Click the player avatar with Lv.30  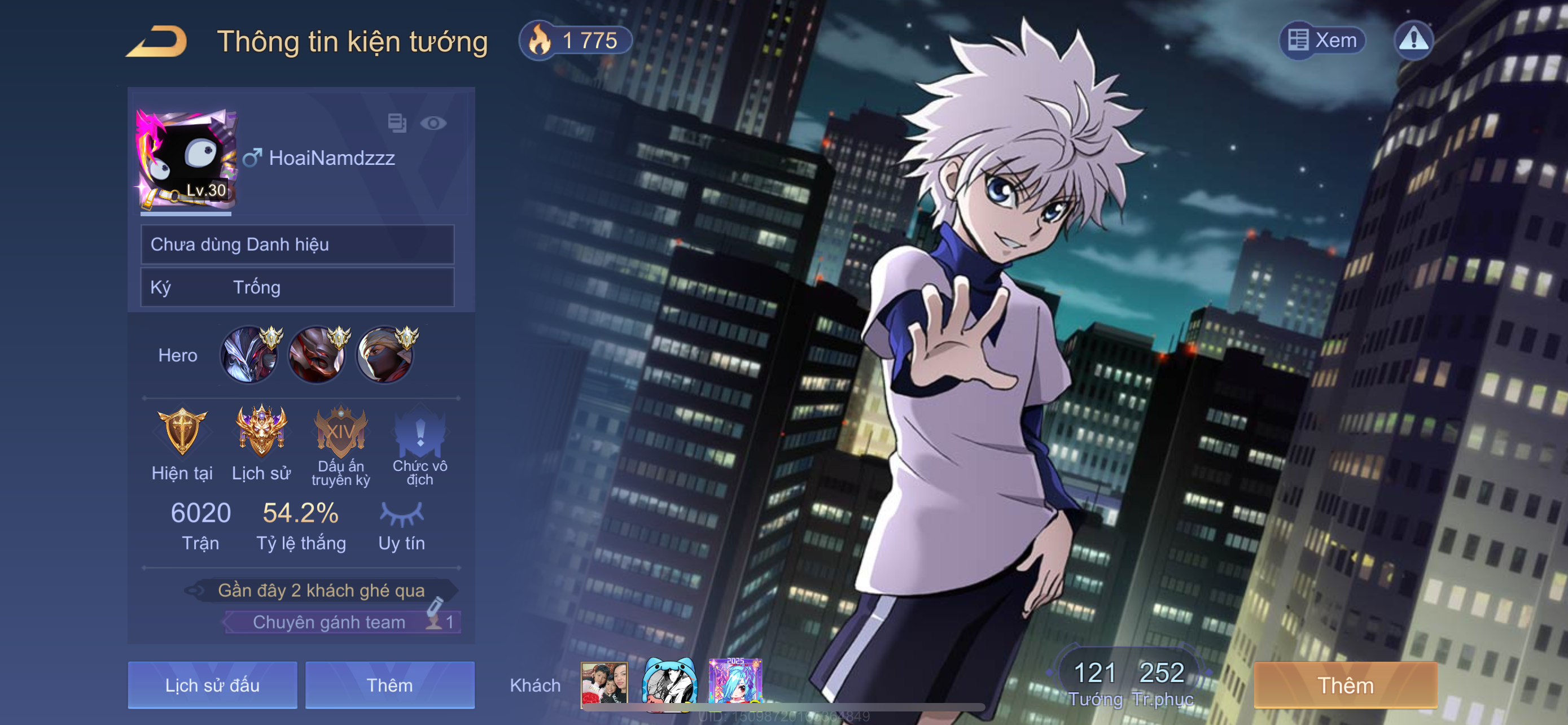(x=186, y=159)
